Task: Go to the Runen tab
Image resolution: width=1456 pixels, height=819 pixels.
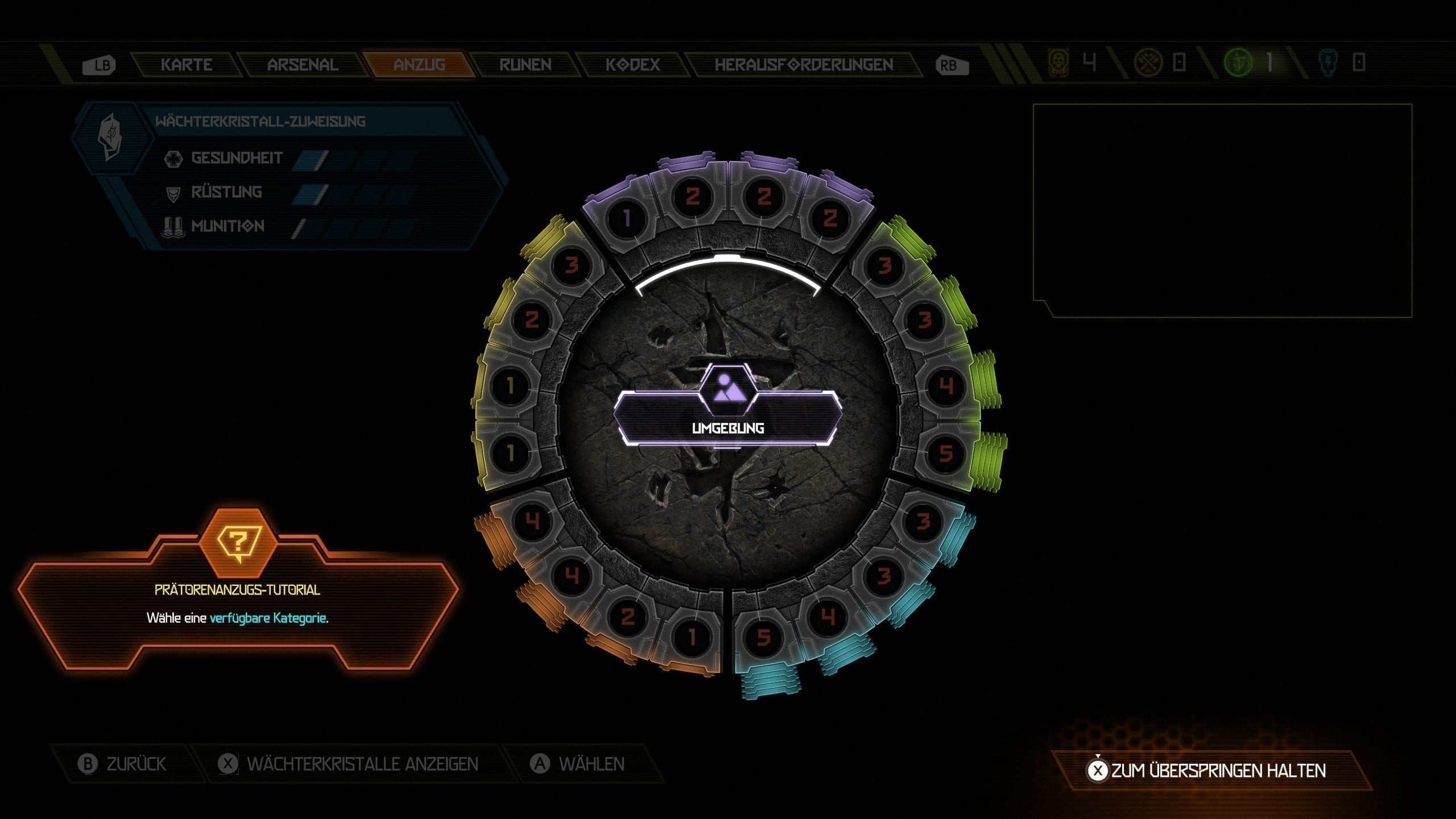Action: [525, 65]
